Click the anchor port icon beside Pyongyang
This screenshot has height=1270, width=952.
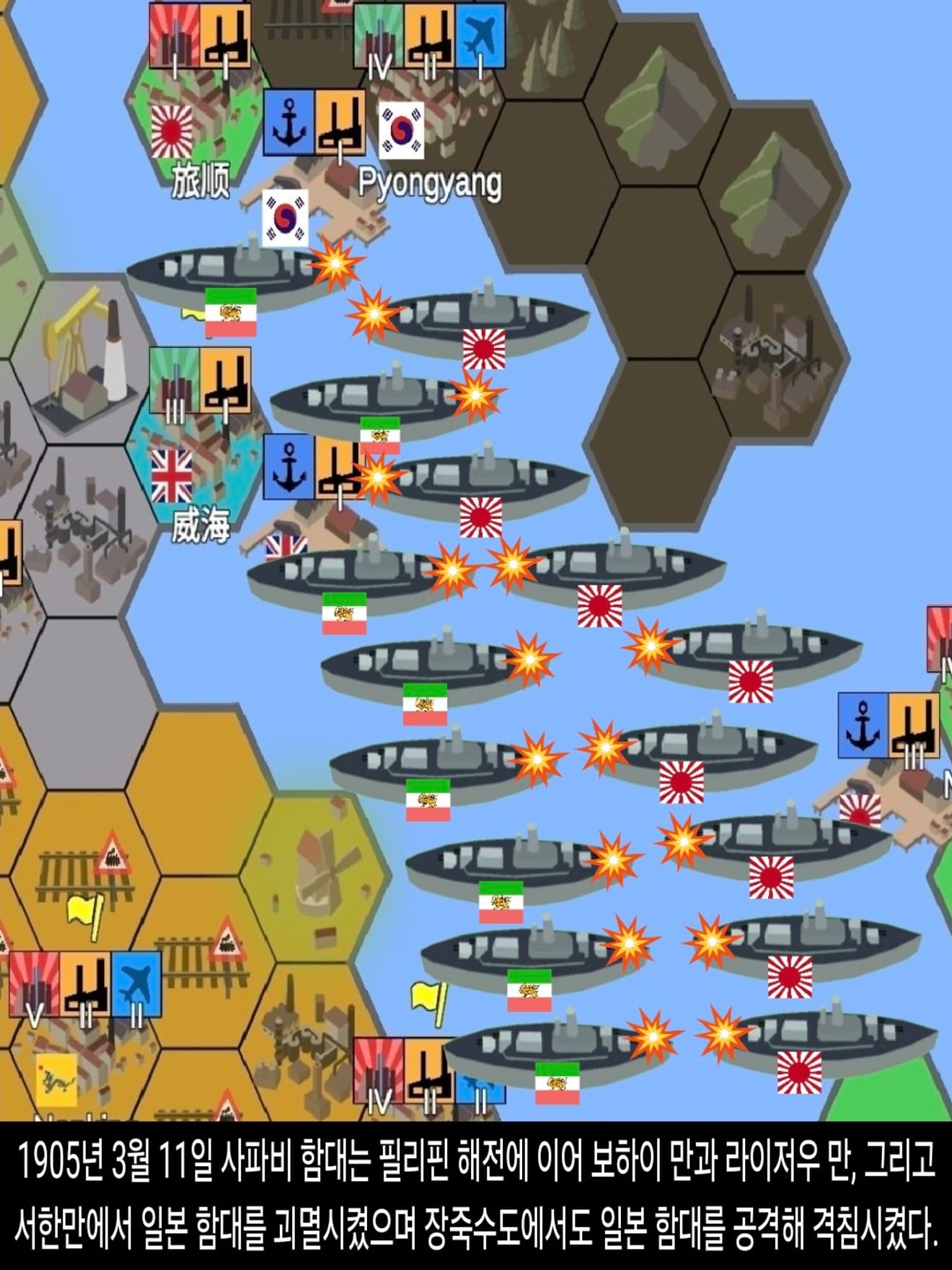point(288,123)
